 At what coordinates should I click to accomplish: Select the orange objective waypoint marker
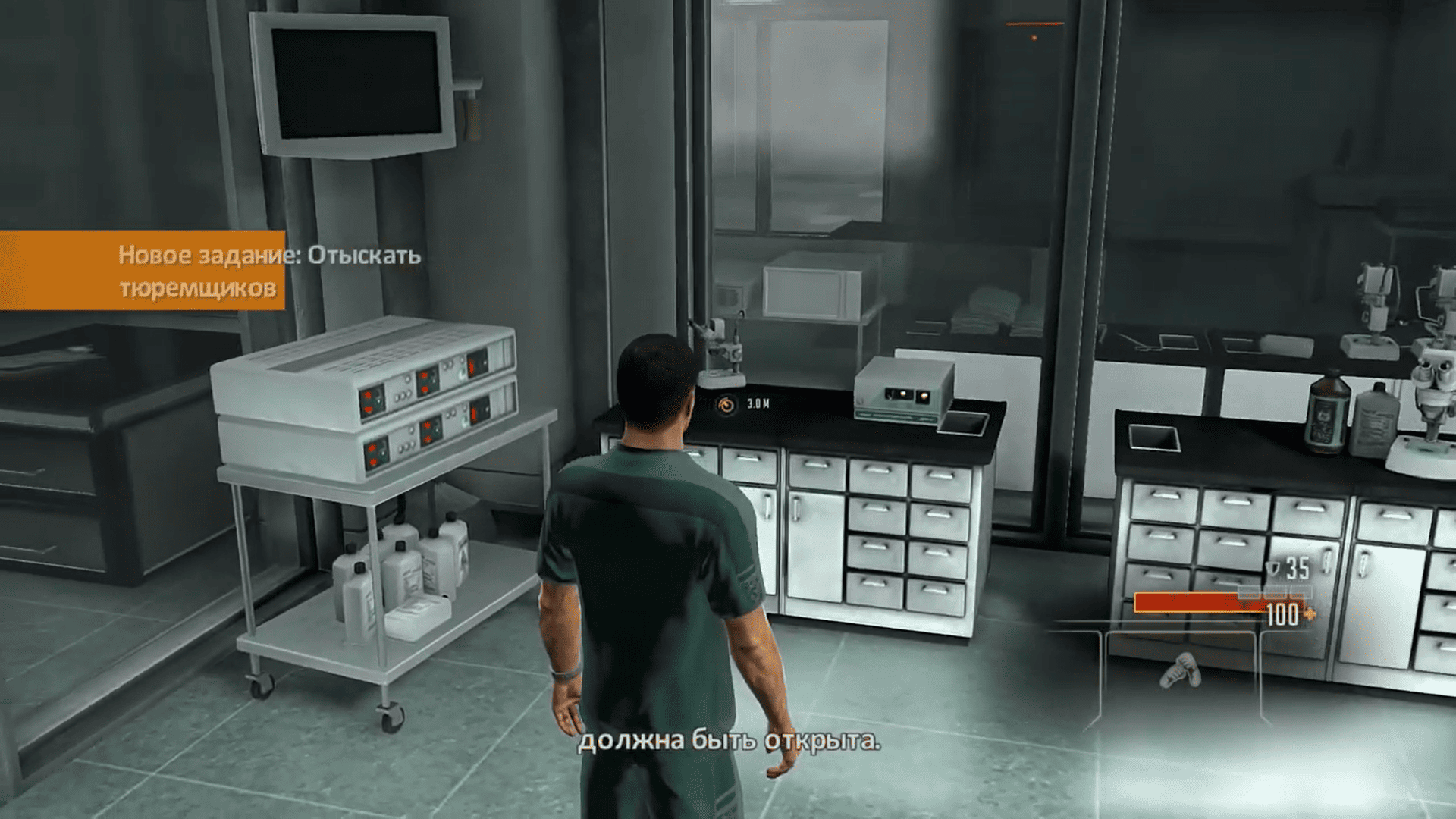726,404
